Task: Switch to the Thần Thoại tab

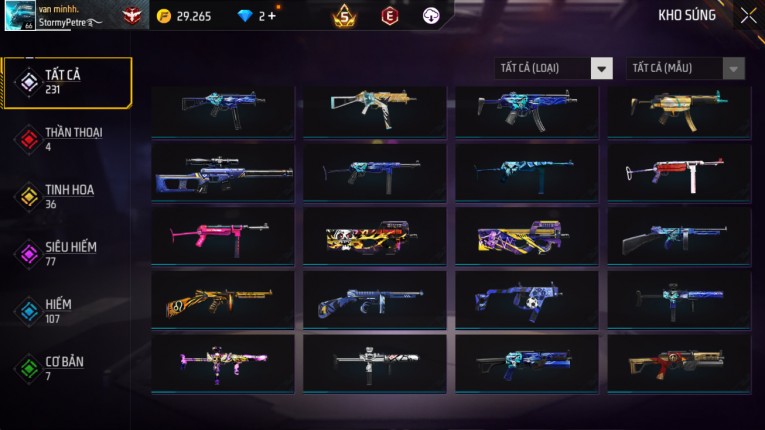Action: (x=67, y=138)
